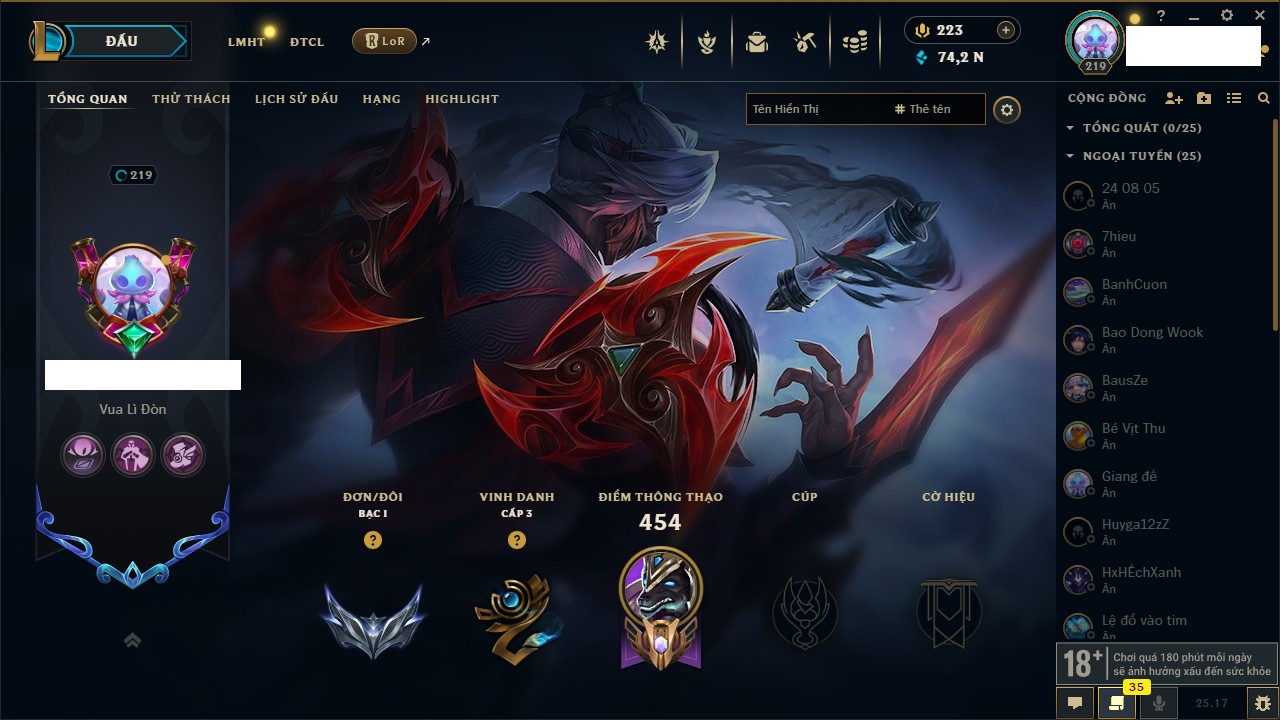Viewport: 1280px width, 720px height.
Task: Open profile settings gear icon
Action: coord(1007,109)
